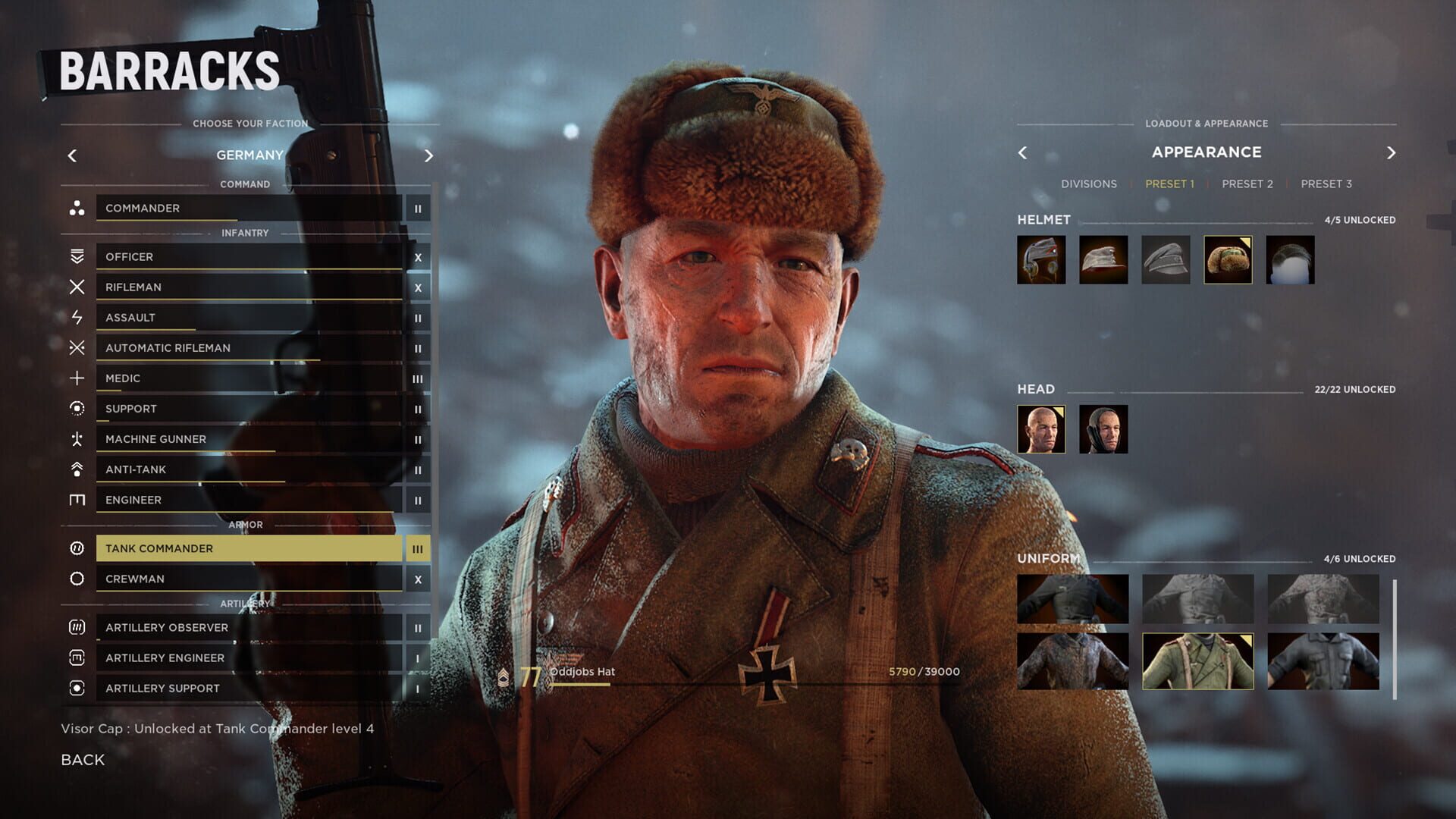1456x819 pixels.
Task: Click the left arrow beside Appearance
Action: [x=1022, y=152]
